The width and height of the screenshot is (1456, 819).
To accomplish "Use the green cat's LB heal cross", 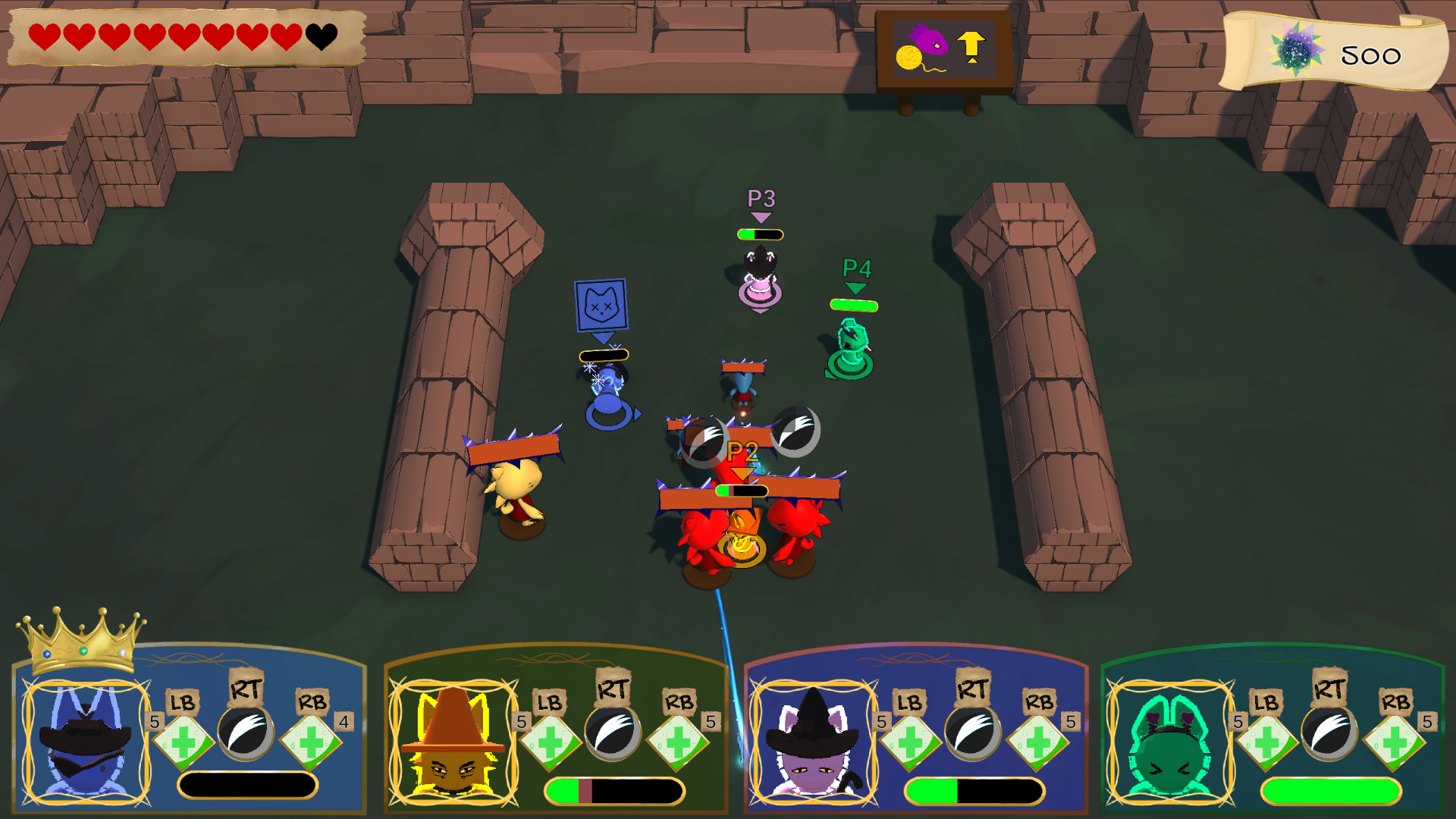I will [x=1266, y=741].
